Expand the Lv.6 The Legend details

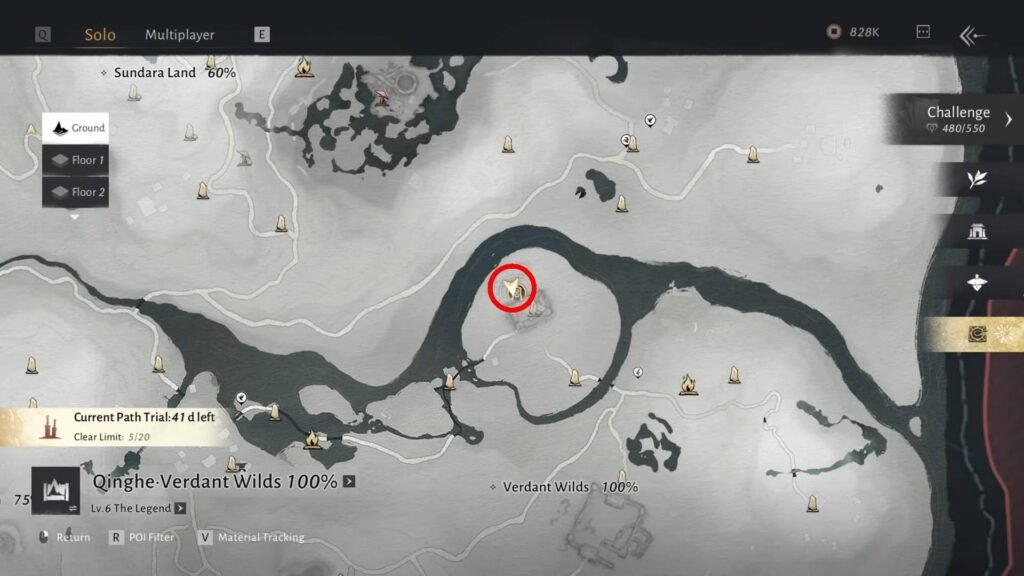(180, 508)
